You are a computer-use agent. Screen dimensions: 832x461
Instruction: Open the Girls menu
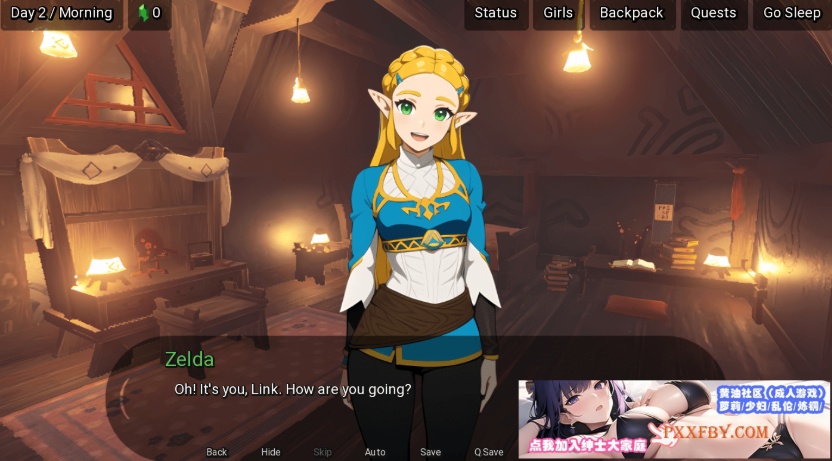pyautogui.click(x=558, y=13)
